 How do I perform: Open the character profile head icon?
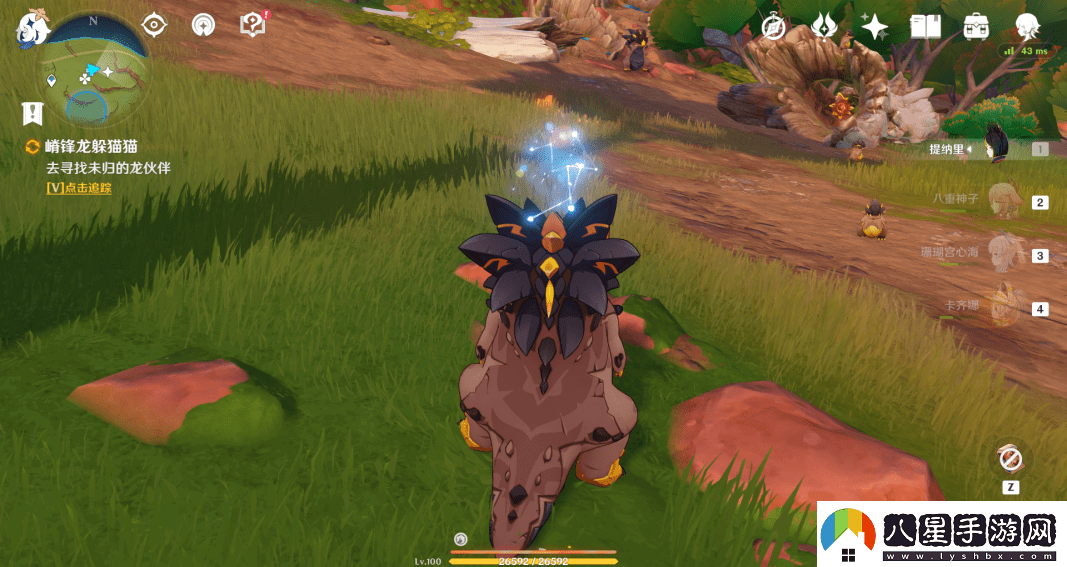coord(1026,26)
